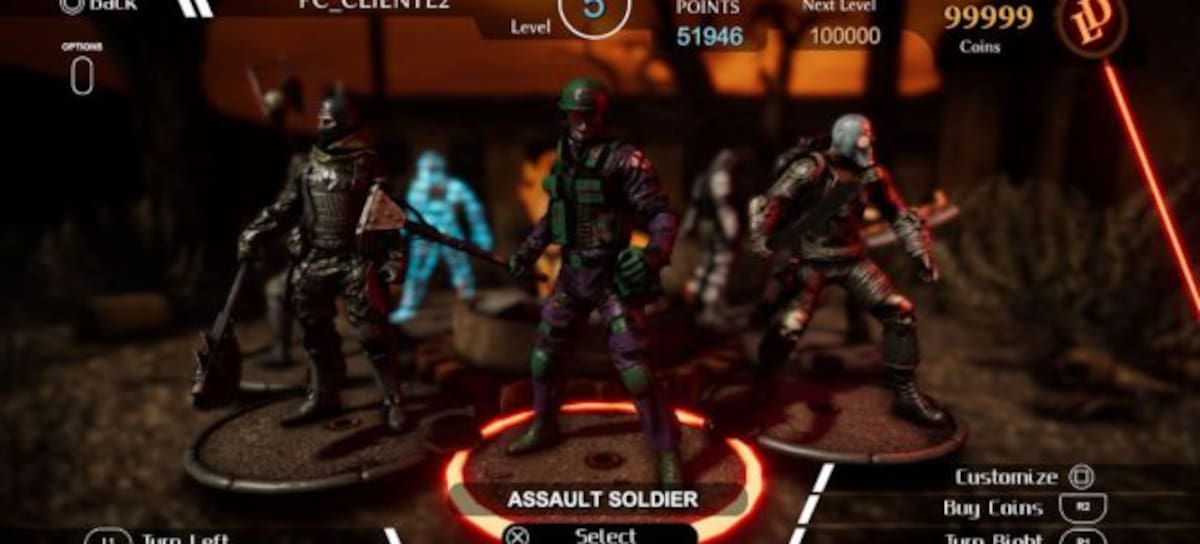Confirm with the Select label
The image size is (1200, 544).
click(605, 535)
